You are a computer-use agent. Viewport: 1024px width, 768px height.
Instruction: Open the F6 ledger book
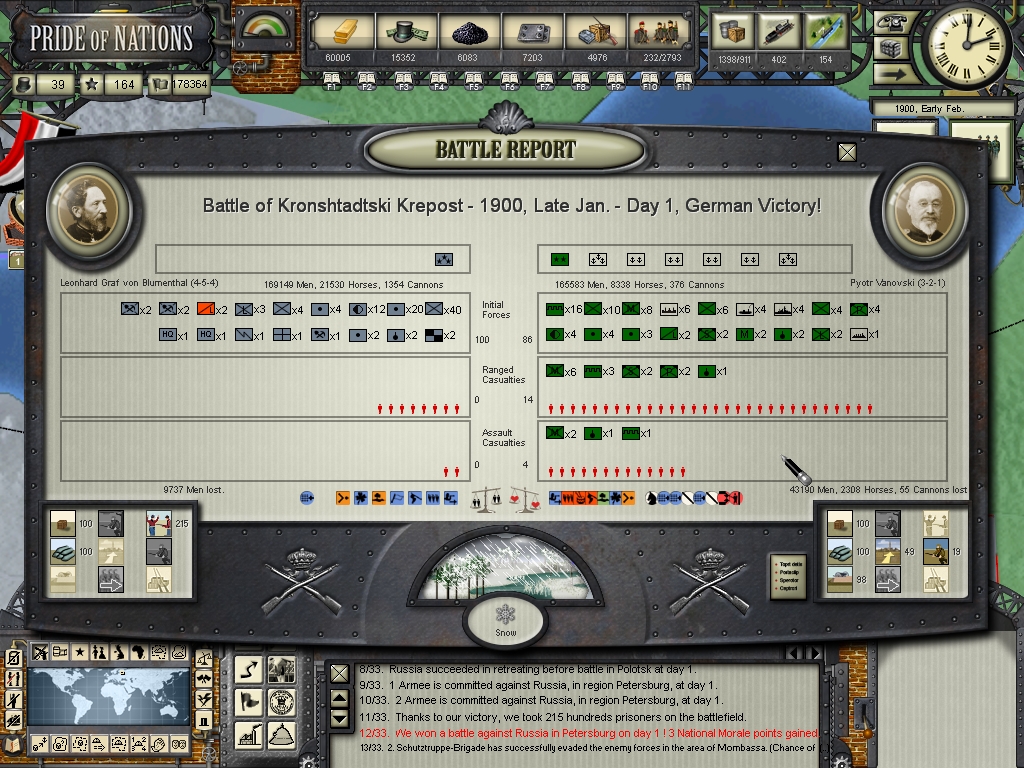coord(509,80)
